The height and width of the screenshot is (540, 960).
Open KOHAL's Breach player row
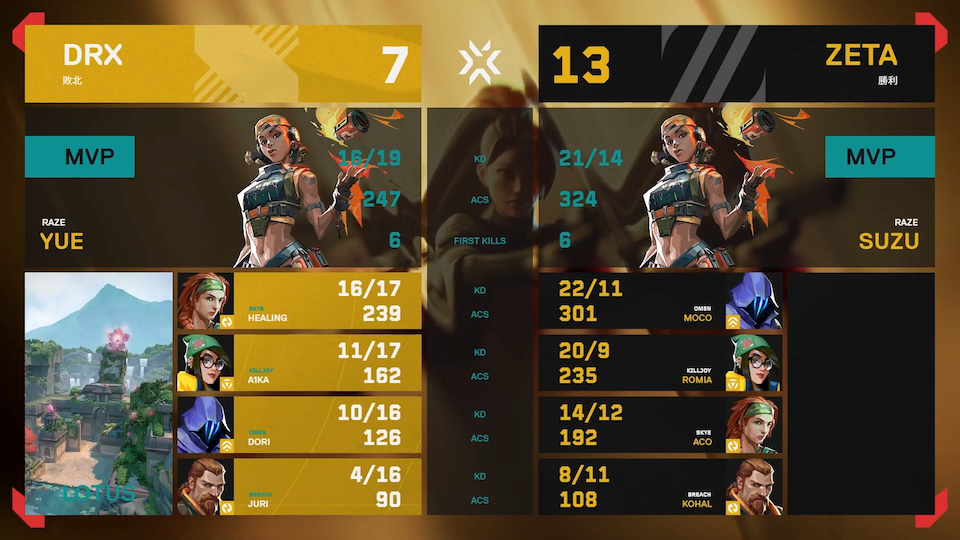point(660,487)
